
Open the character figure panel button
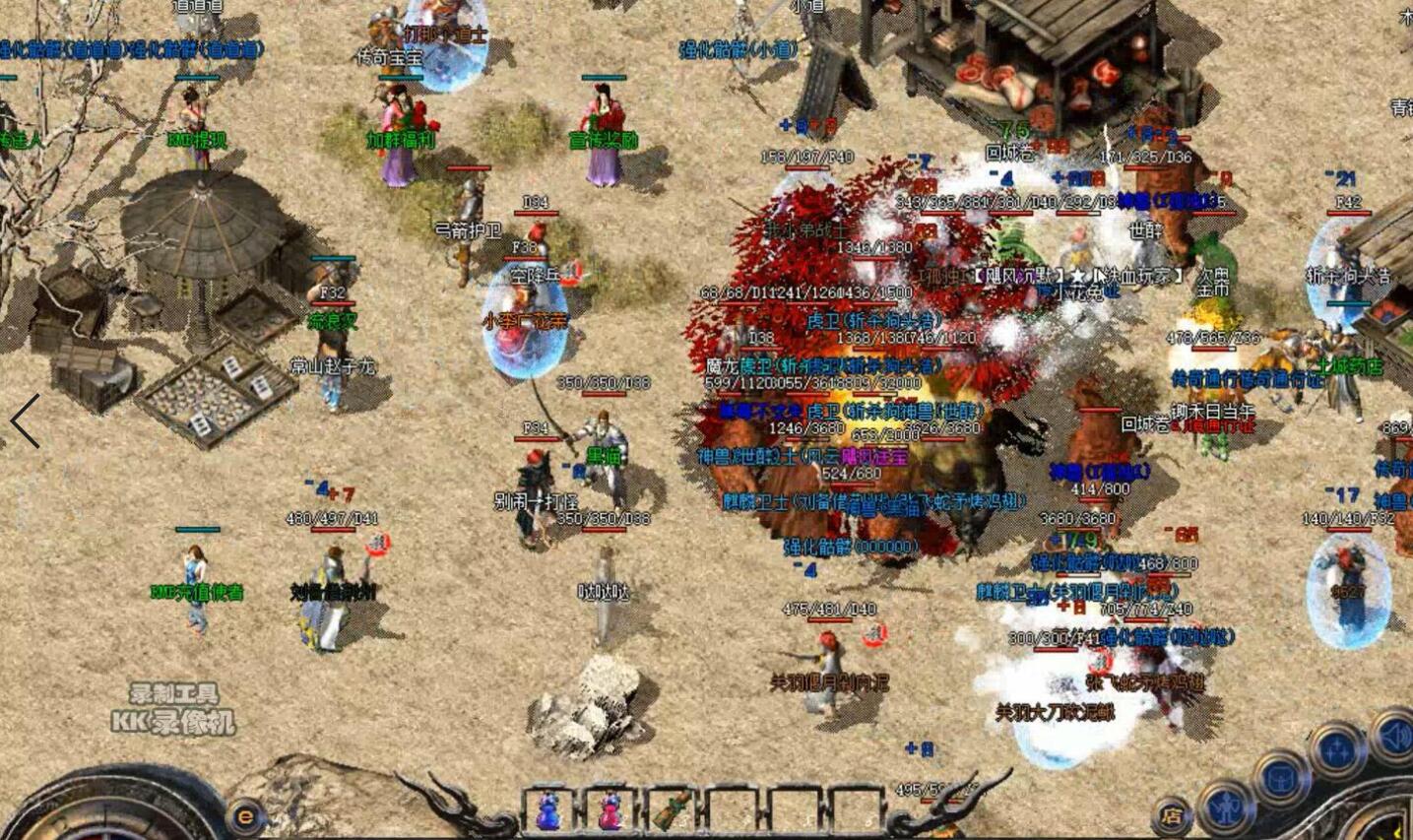coord(1227,807)
